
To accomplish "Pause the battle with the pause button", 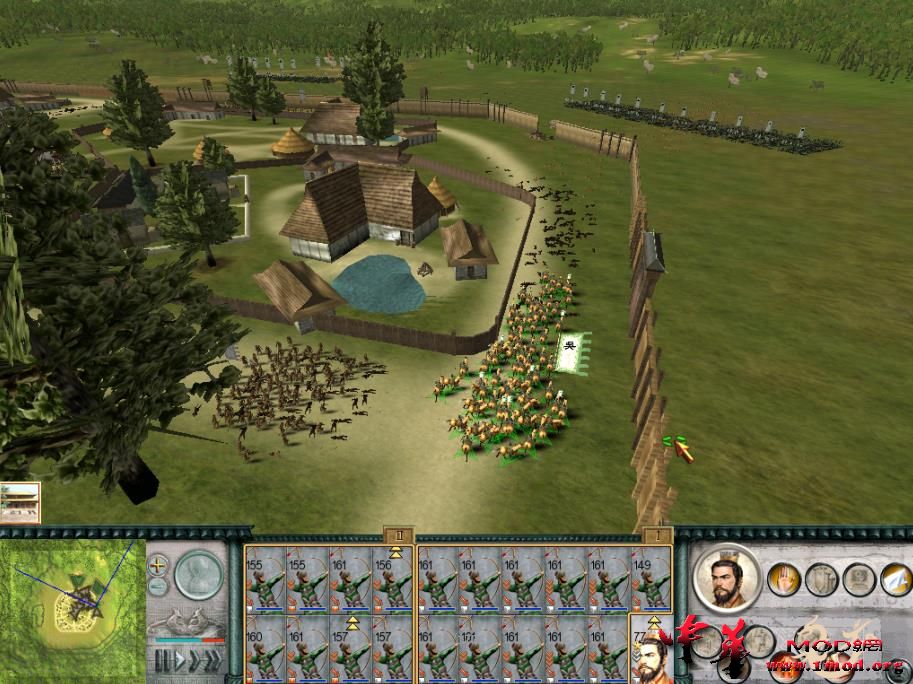I will pos(160,661).
